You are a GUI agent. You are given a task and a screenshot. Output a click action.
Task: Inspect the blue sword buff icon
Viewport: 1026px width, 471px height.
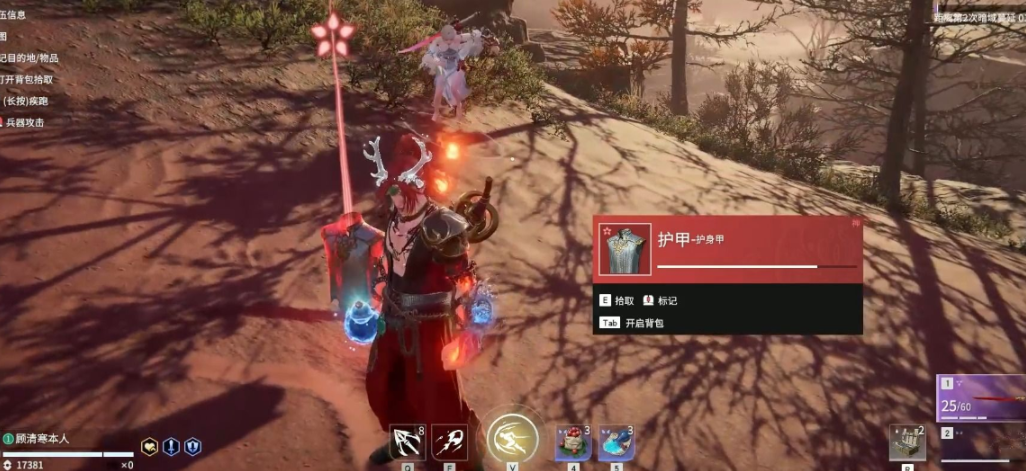point(171,447)
